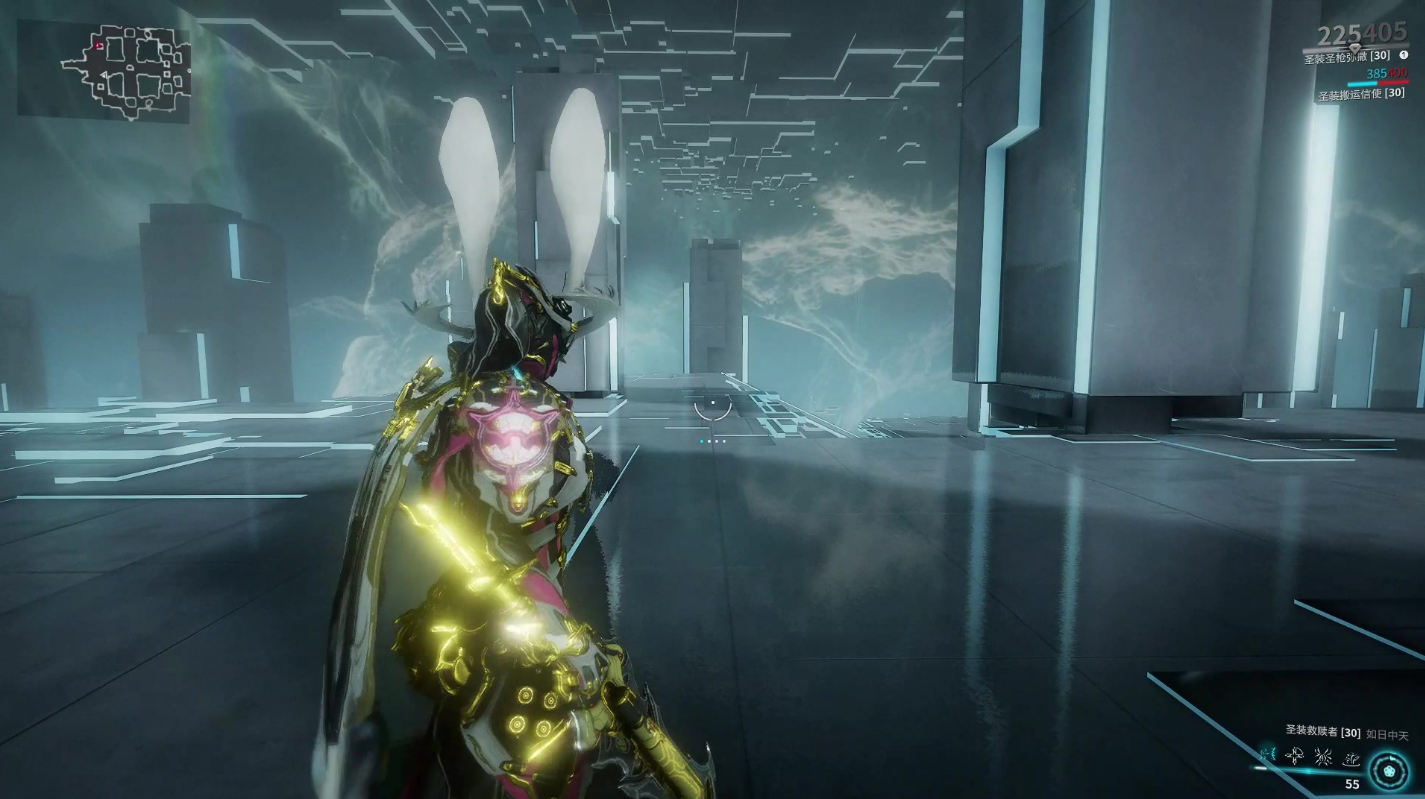Trigger the starburst third ability icon
The height and width of the screenshot is (799, 1425).
pos(1324,758)
